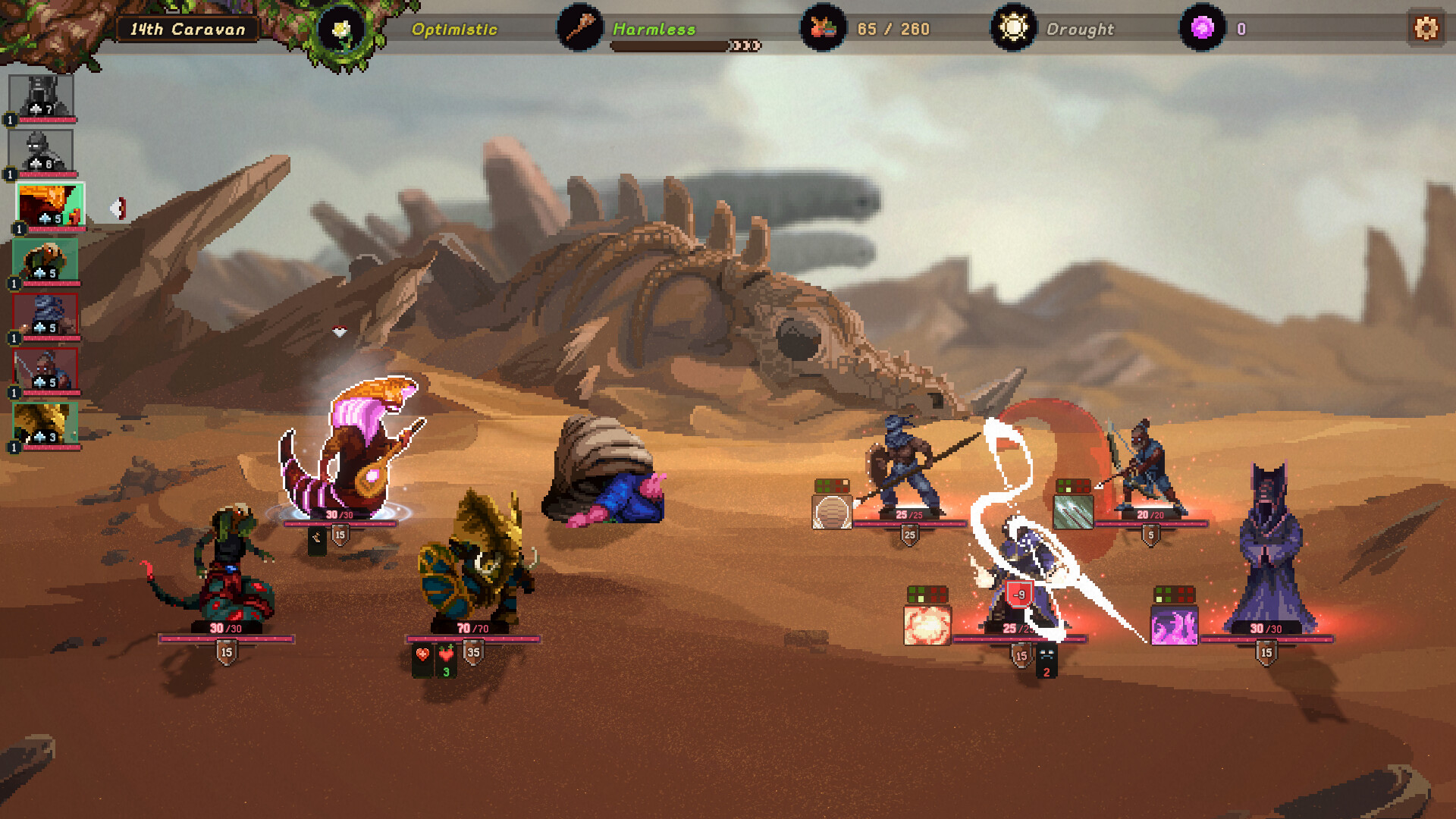Click the Drought weather sun icon
1456x819 pixels.
tap(1012, 29)
